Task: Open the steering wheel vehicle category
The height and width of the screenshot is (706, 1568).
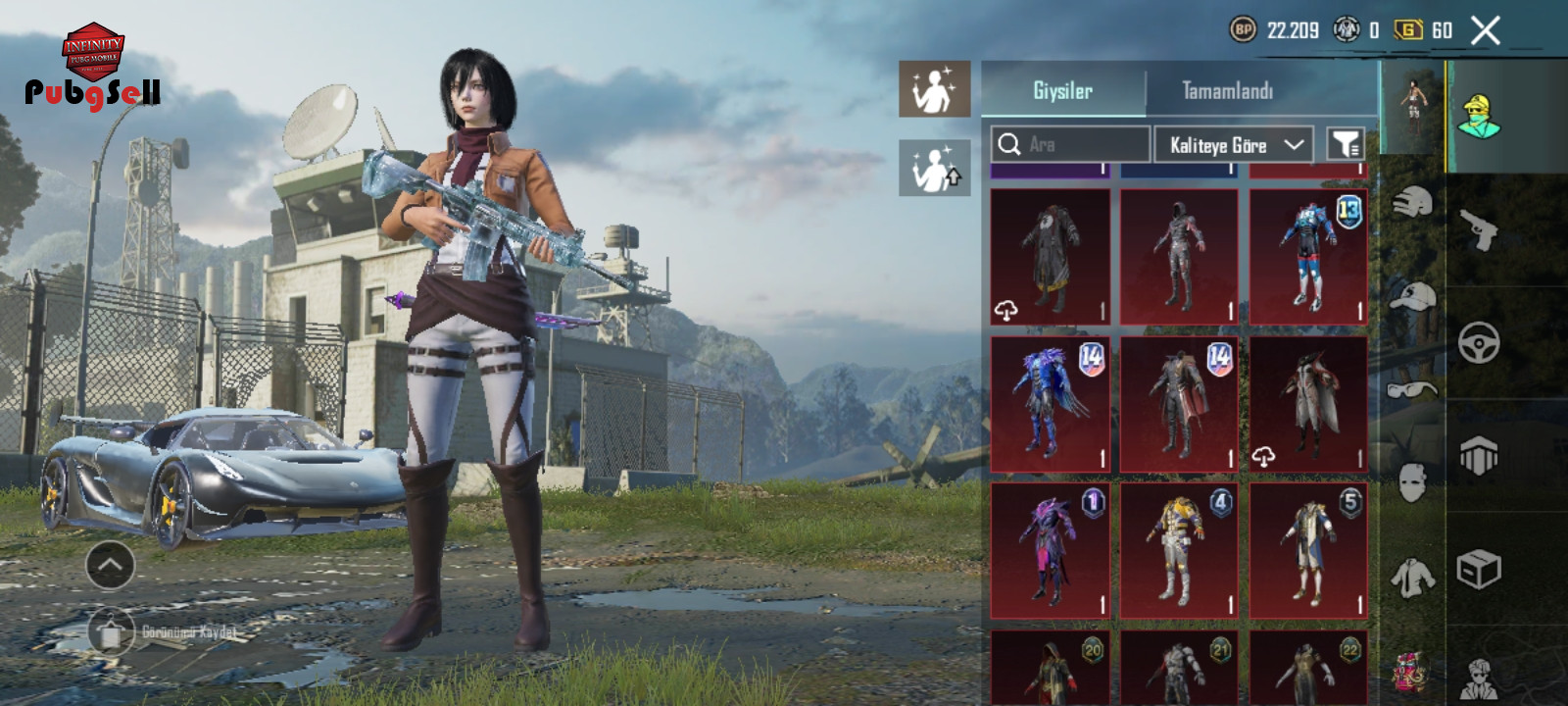Action: pyautogui.click(x=1479, y=343)
